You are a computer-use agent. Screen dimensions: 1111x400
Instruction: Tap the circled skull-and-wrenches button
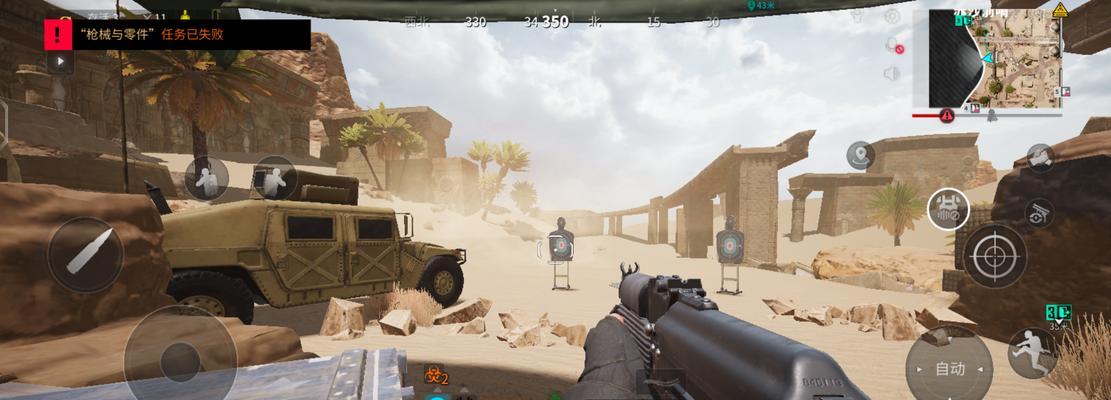(946, 208)
